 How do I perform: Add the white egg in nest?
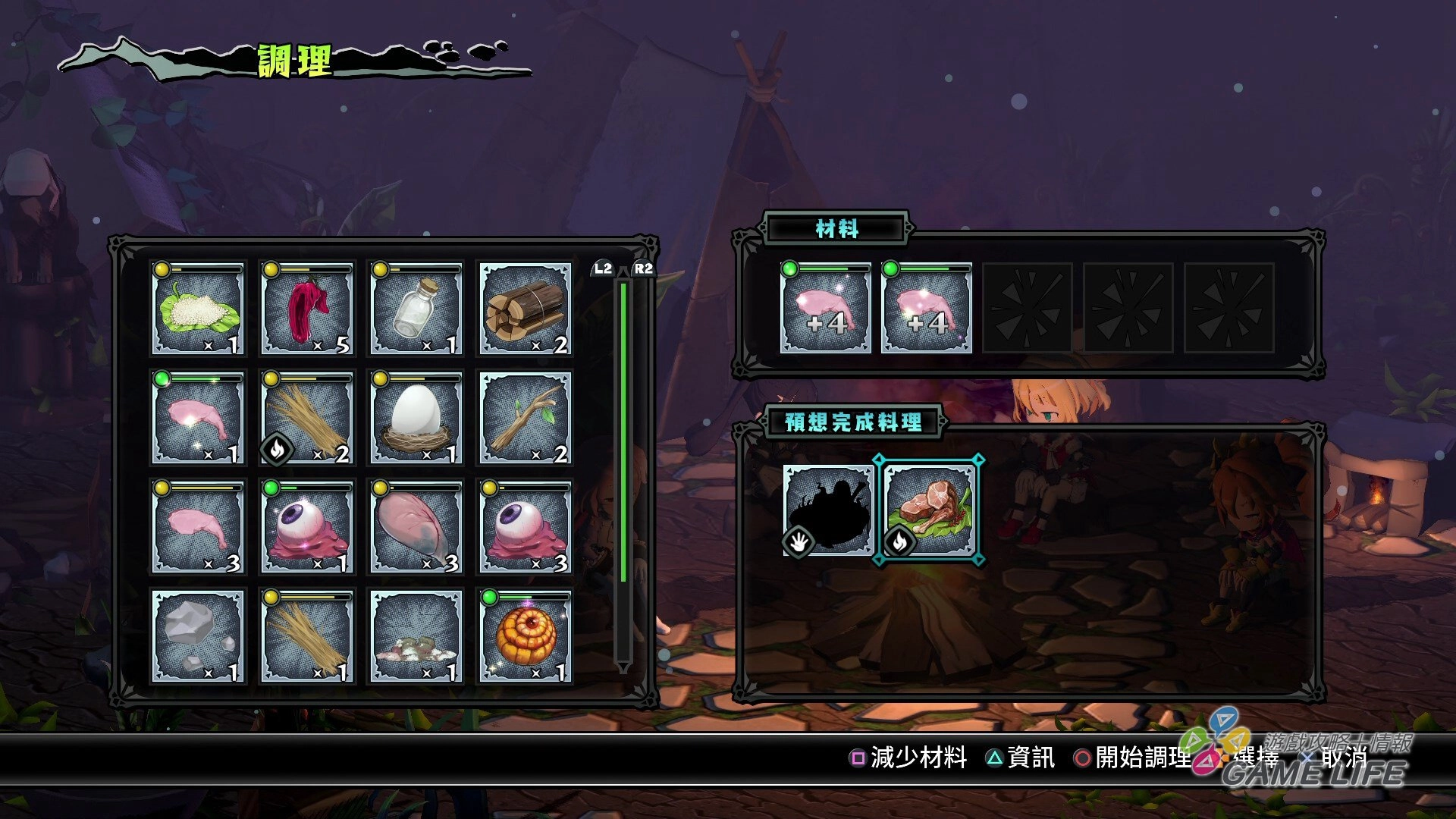click(x=416, y=418)
